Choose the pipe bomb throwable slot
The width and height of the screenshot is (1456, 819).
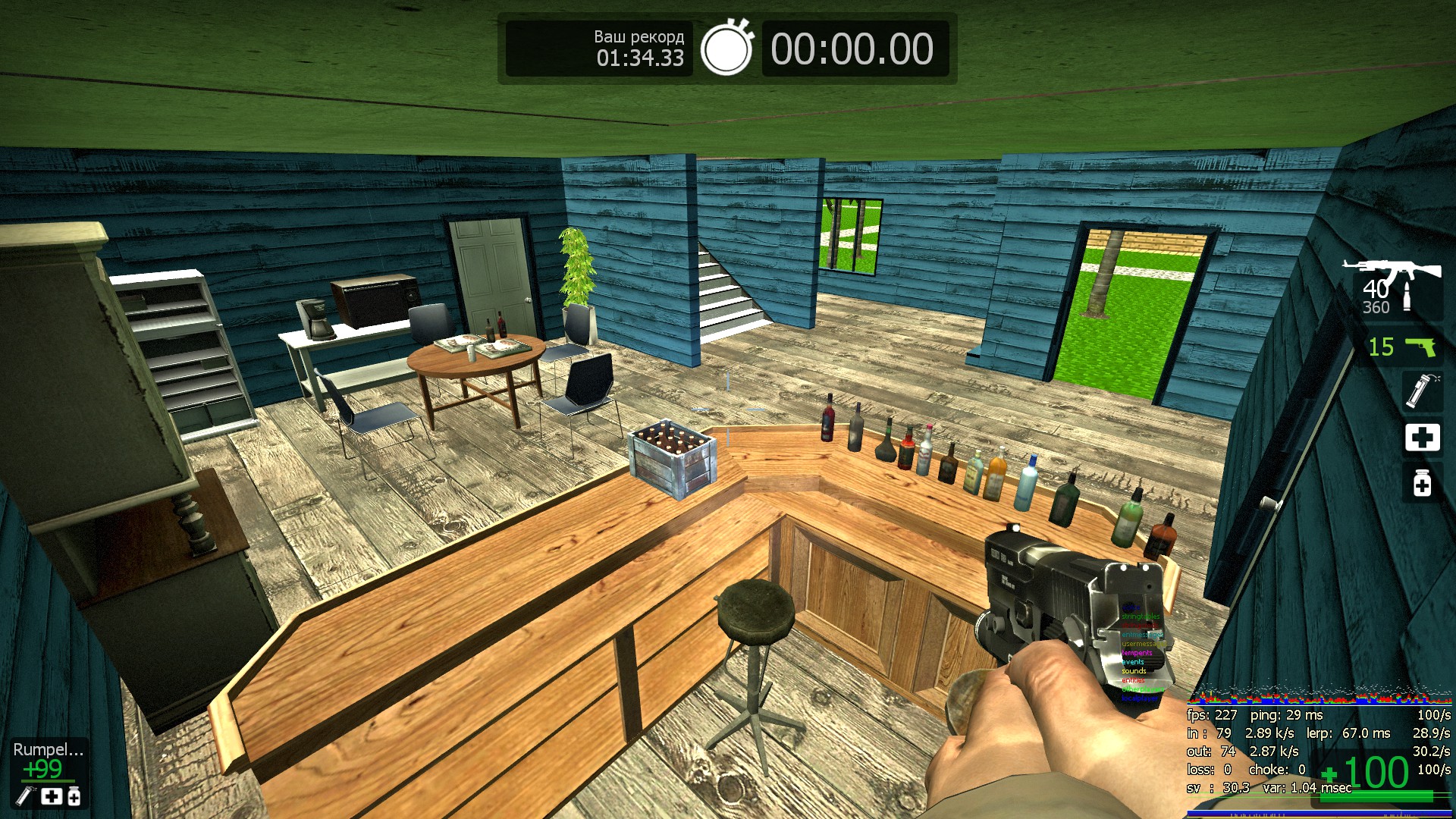(1420, 391)
